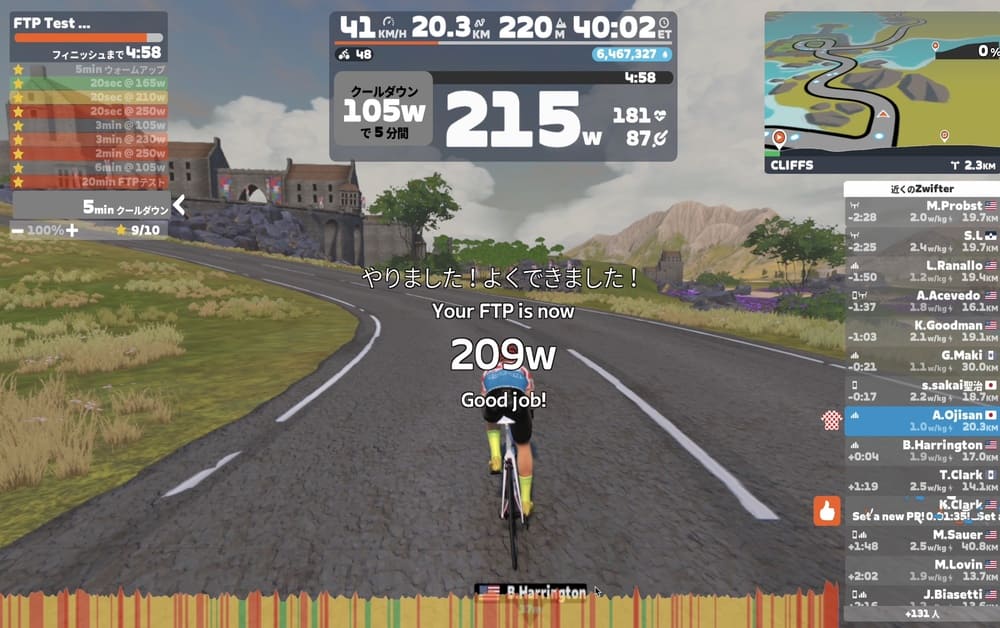Increase workout intensity with the plus button
1000x628 pixels.
72,230
